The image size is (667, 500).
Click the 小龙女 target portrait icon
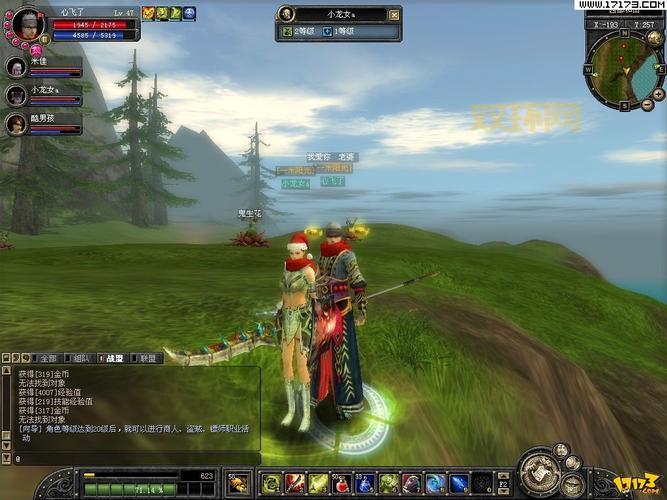(x=288, y=14)
